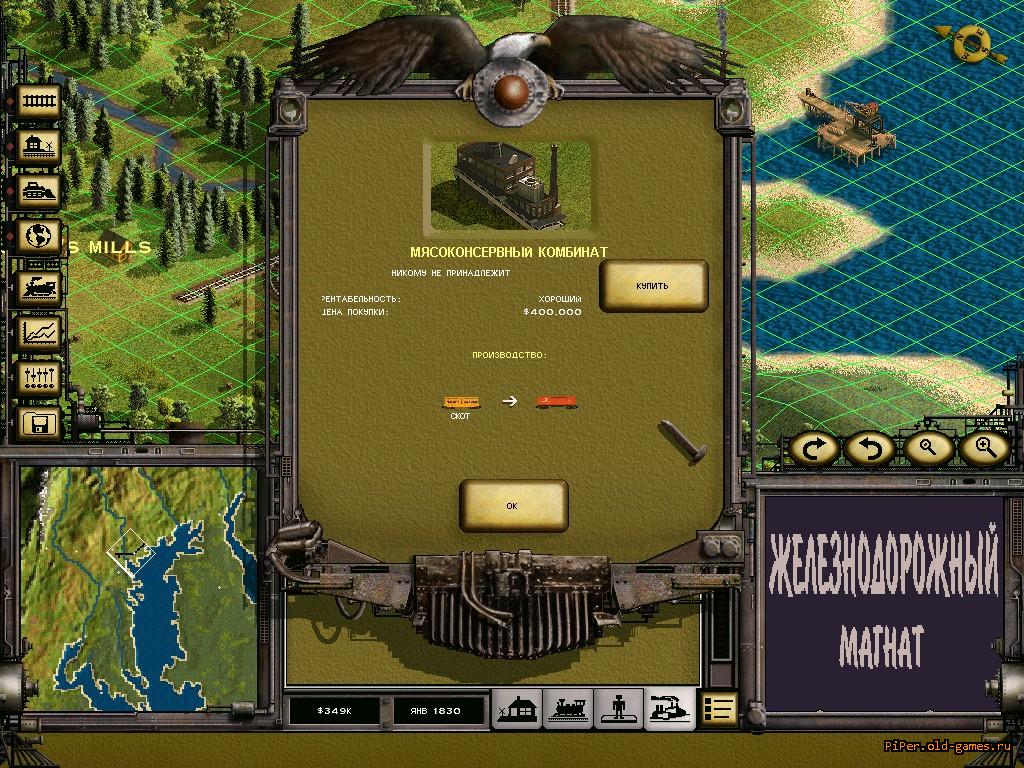Select the lay track tool
Screen dimensions: 1024x768
(39, 101)
